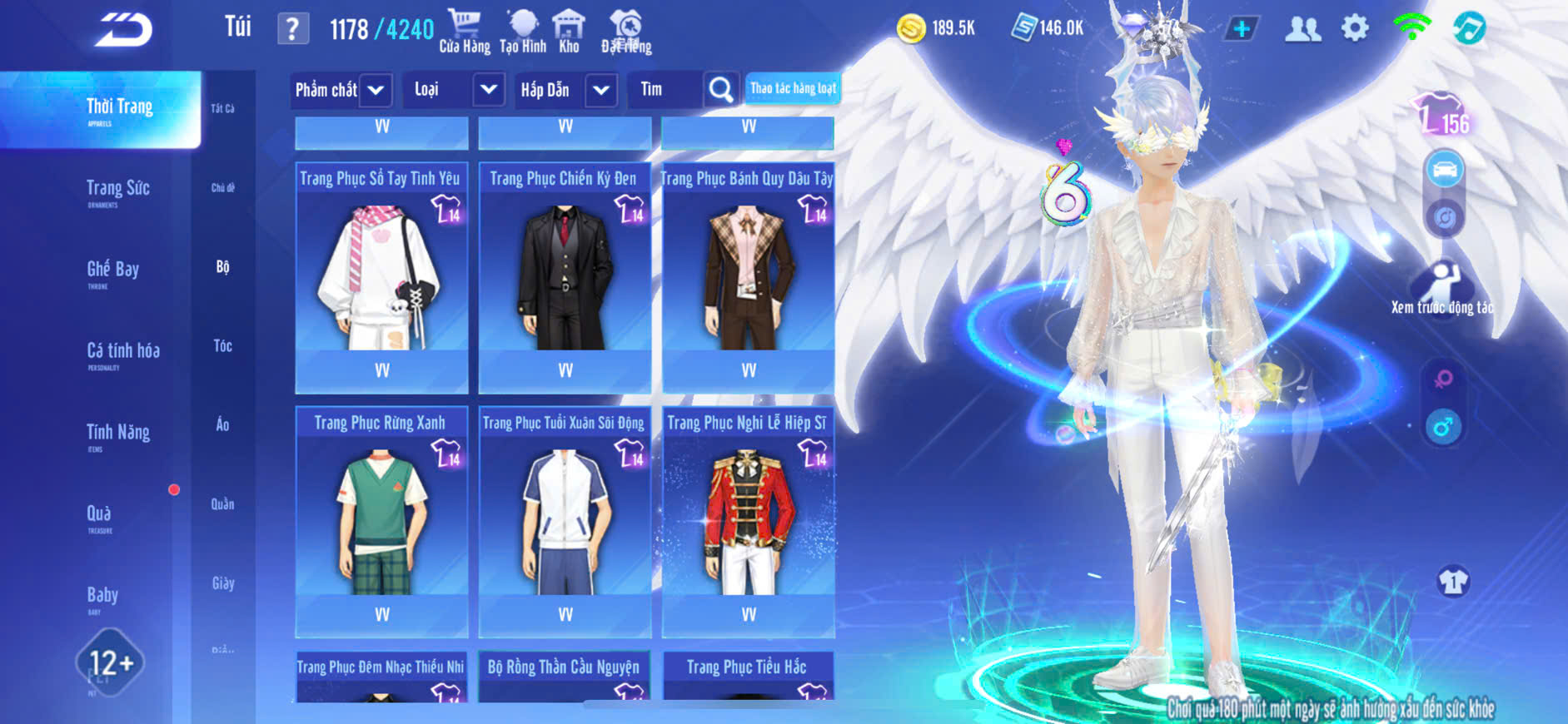Go back using the top-left arrow logo

(x=123, y=30)
